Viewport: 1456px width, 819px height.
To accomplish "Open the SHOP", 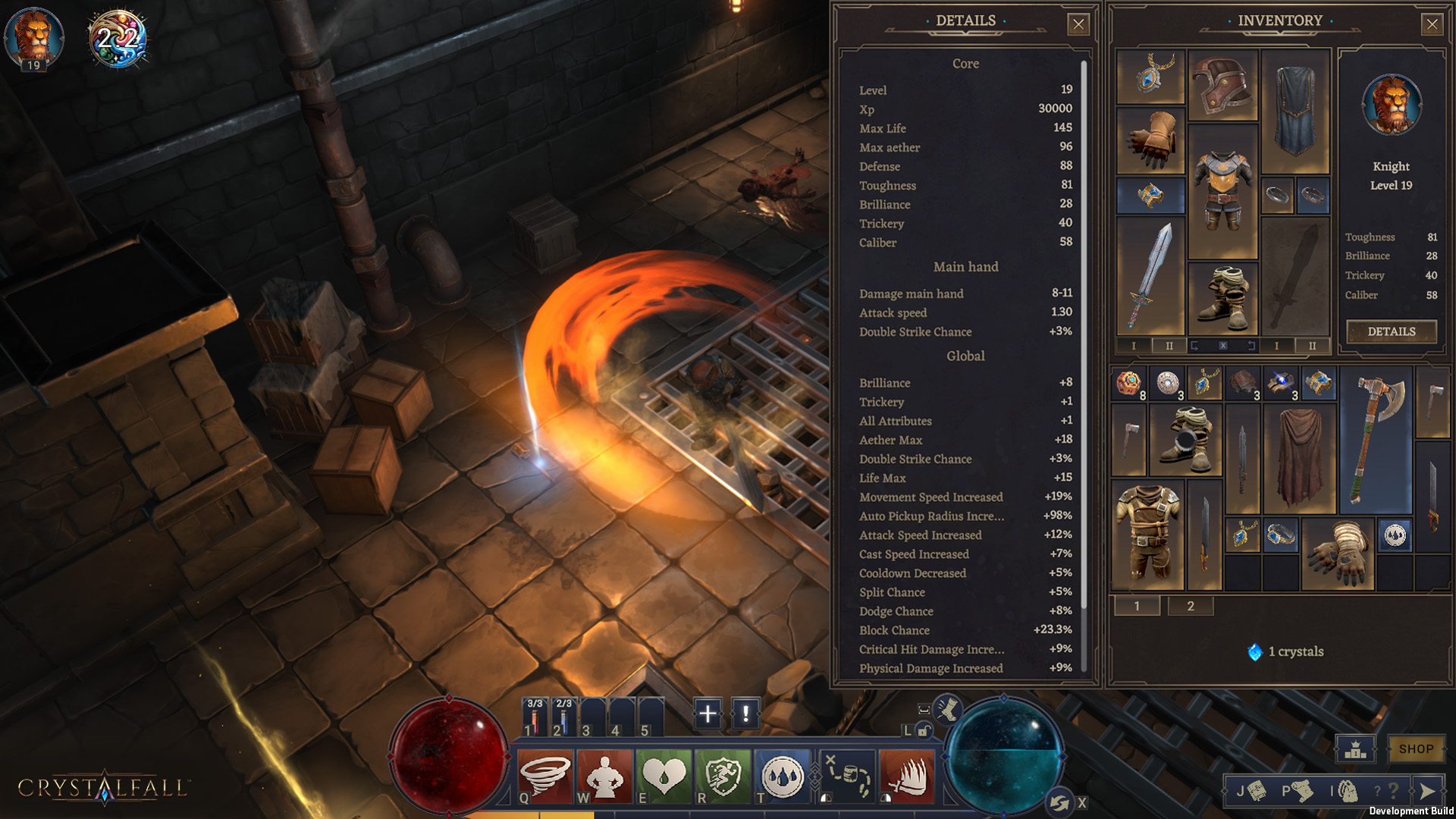I will [1415, 748].
